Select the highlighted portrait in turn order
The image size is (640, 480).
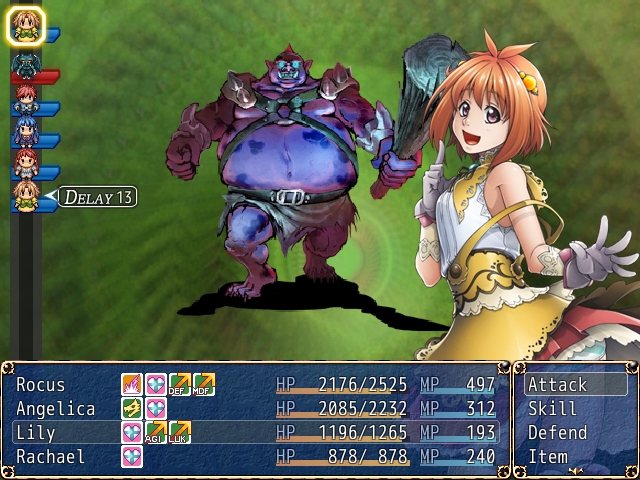pyautogui.click(x=26, y=26)
